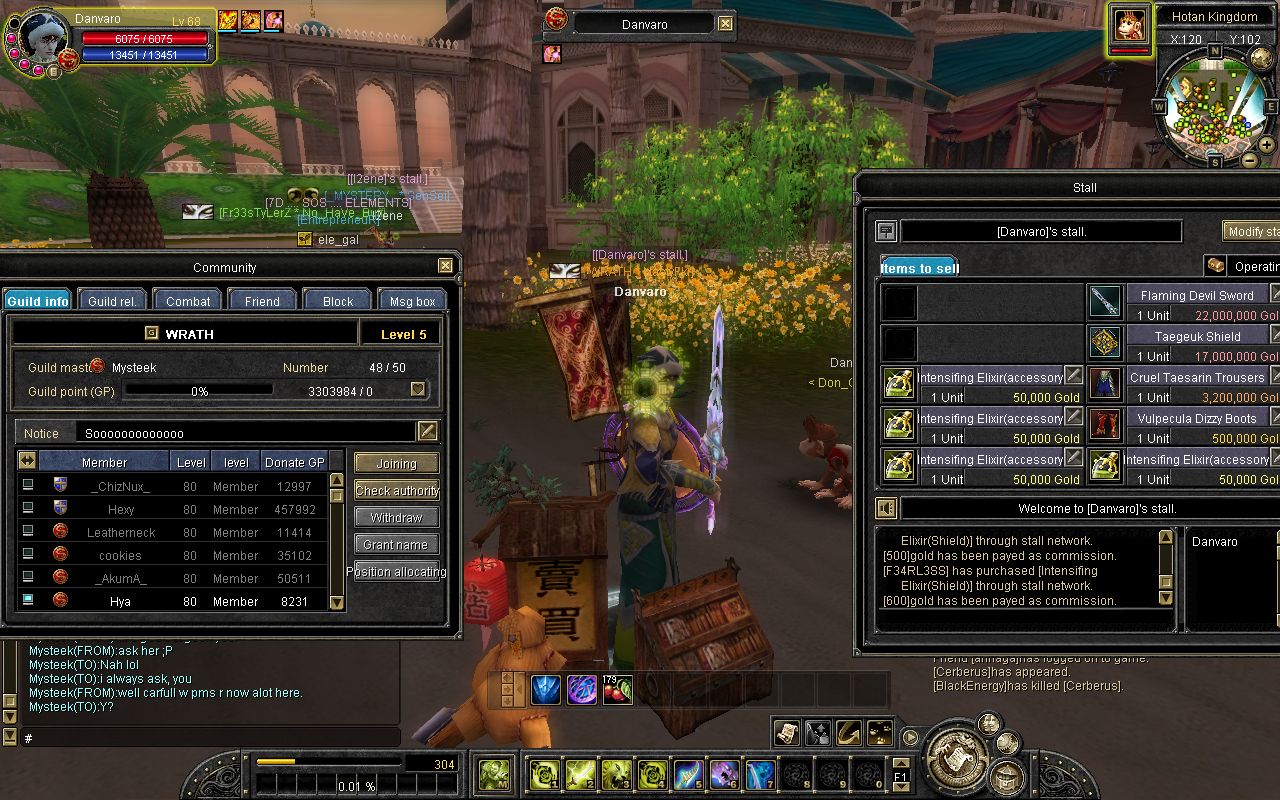Click the Joining button
The height and width of the screenshot is (800, 1280).
396,464
